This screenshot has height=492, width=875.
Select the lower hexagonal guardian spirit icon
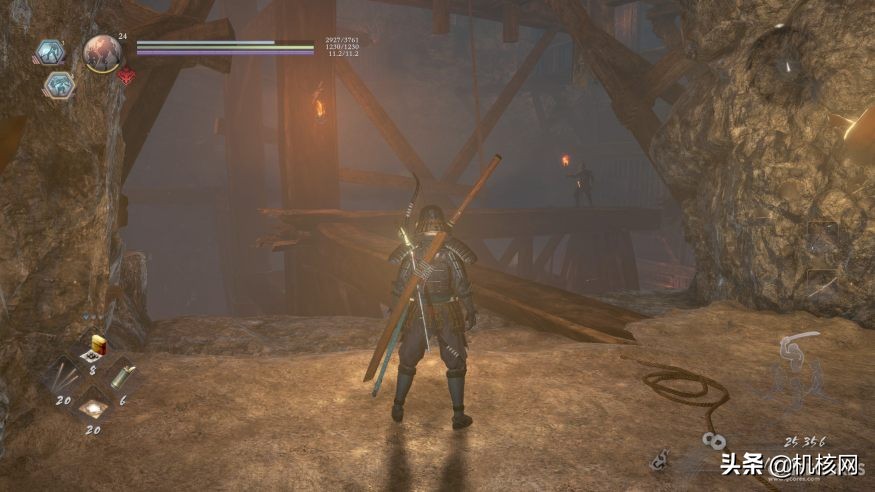(x=58, y=85)
